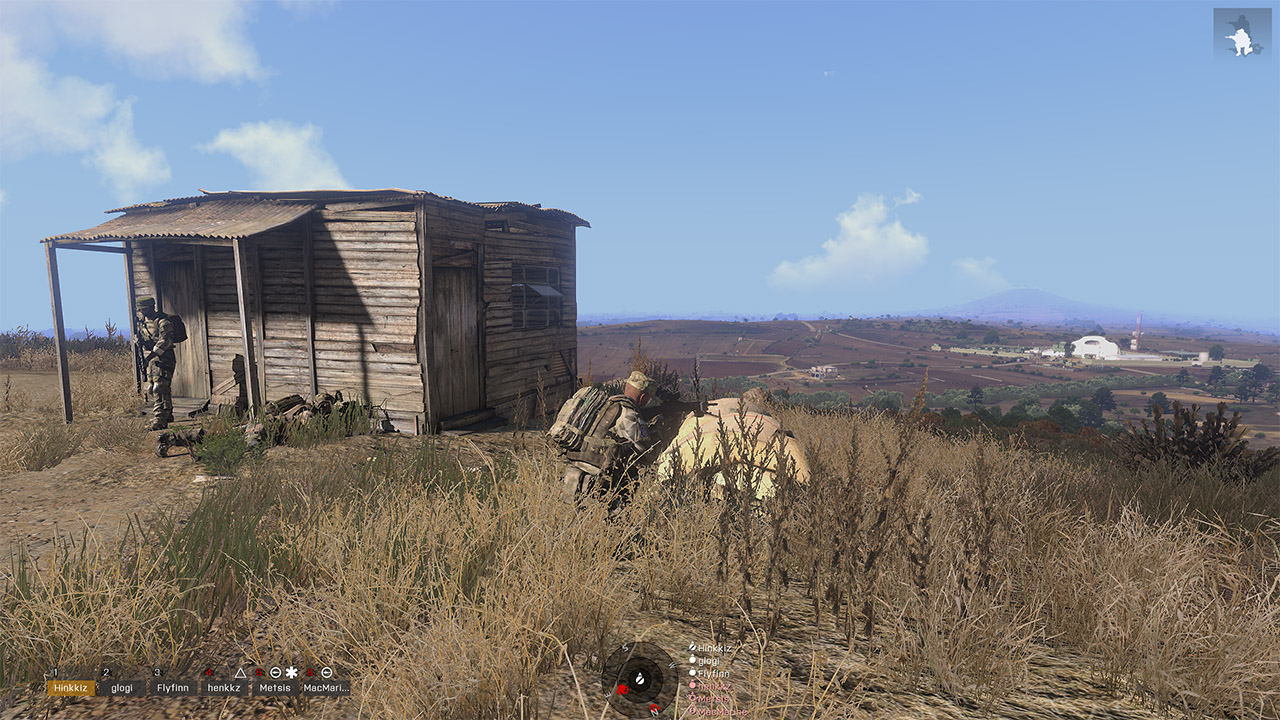Screen dimensions: 1280x720
Task: Select henkkz in the squad bar
Action: click(x=224, y=688)
